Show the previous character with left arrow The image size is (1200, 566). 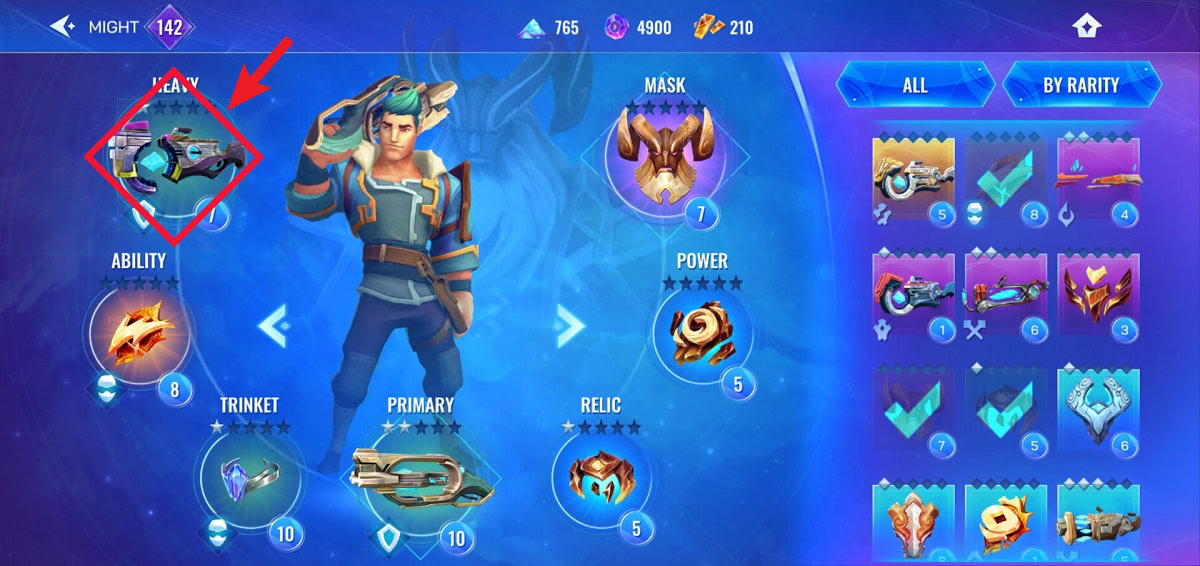coord(273,324)
